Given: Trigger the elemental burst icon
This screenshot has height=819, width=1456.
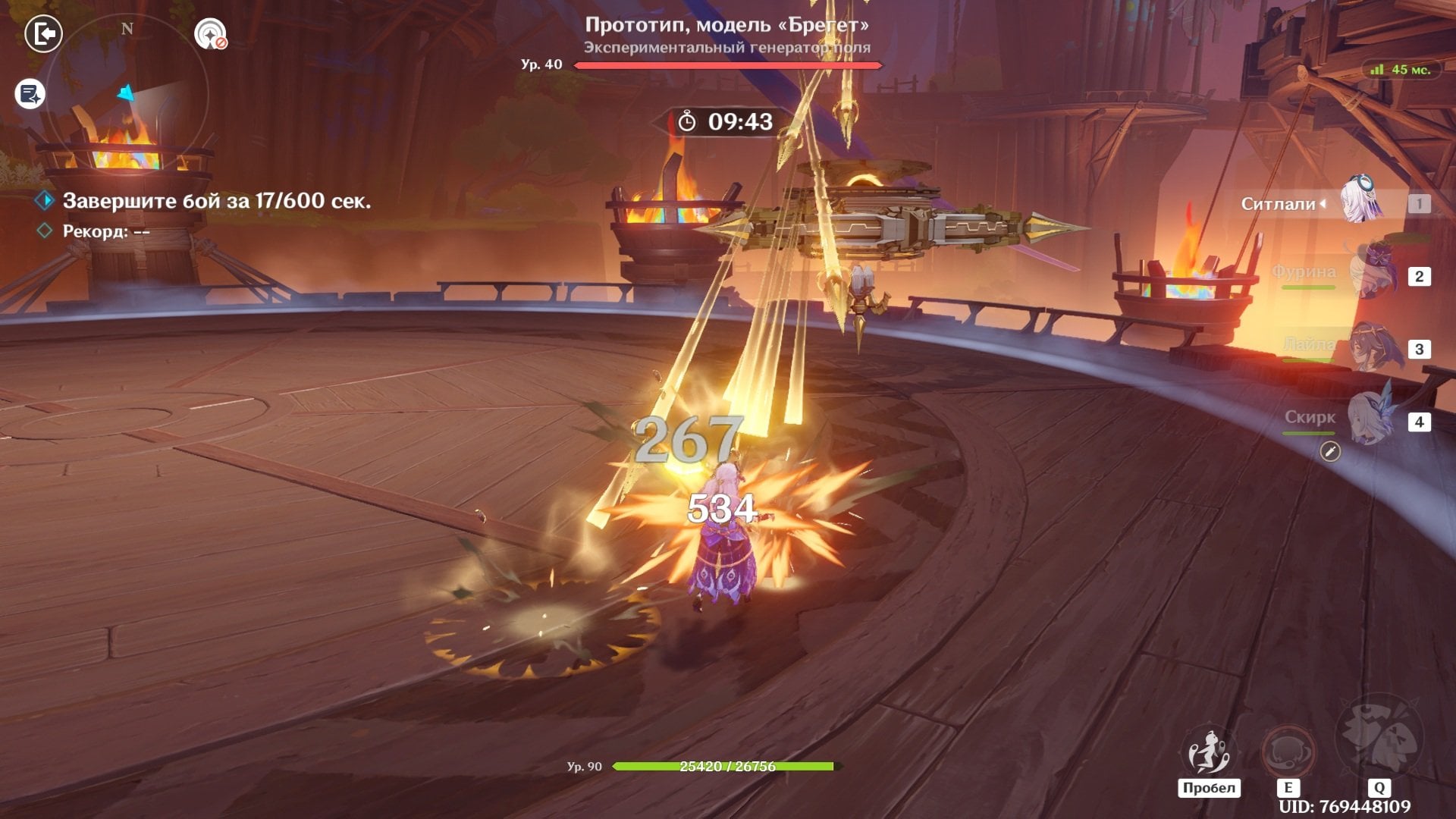Looking at the screenshot, I should [1379, 739].
